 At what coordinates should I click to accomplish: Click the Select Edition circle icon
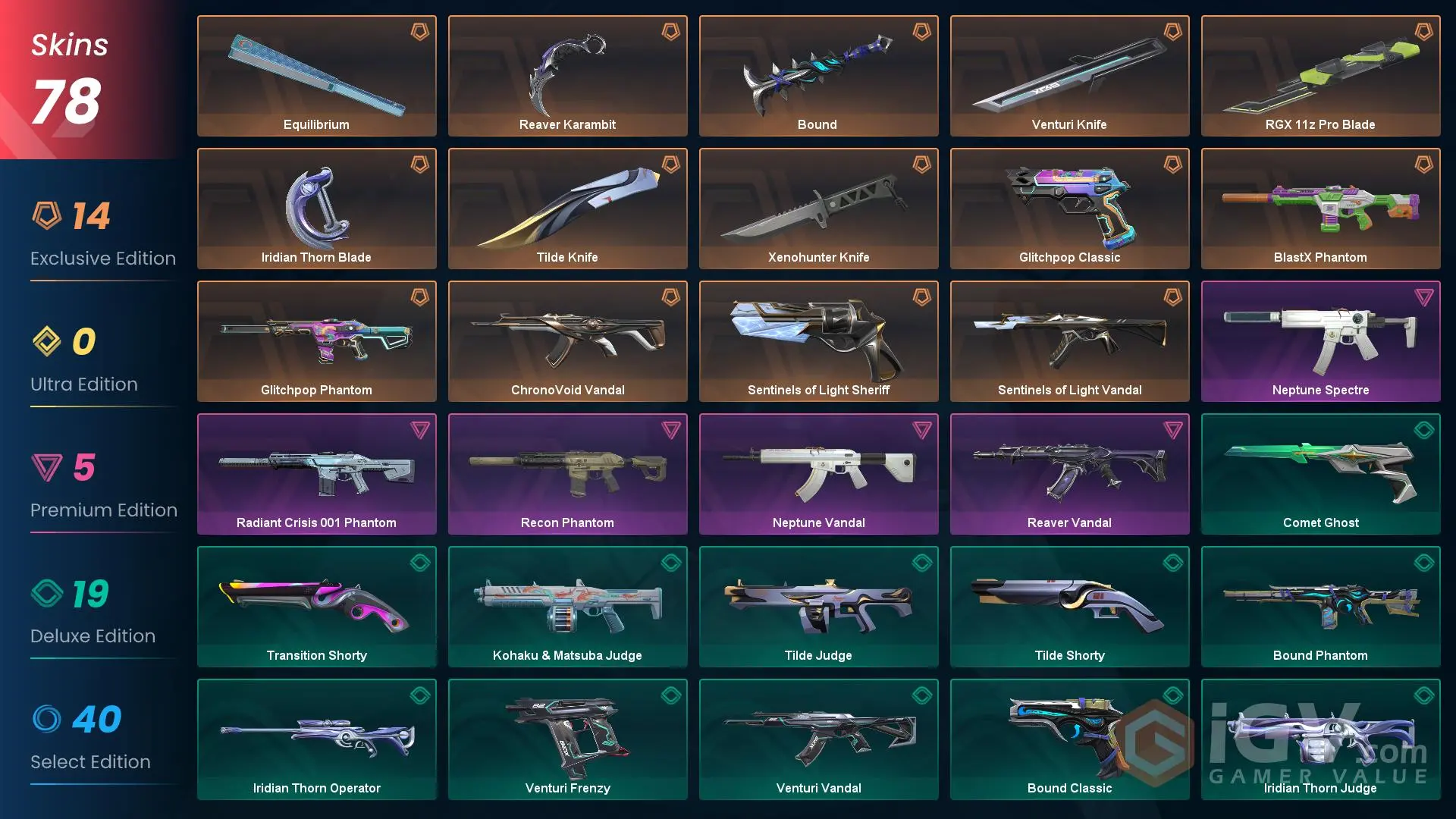coord(47,720)
